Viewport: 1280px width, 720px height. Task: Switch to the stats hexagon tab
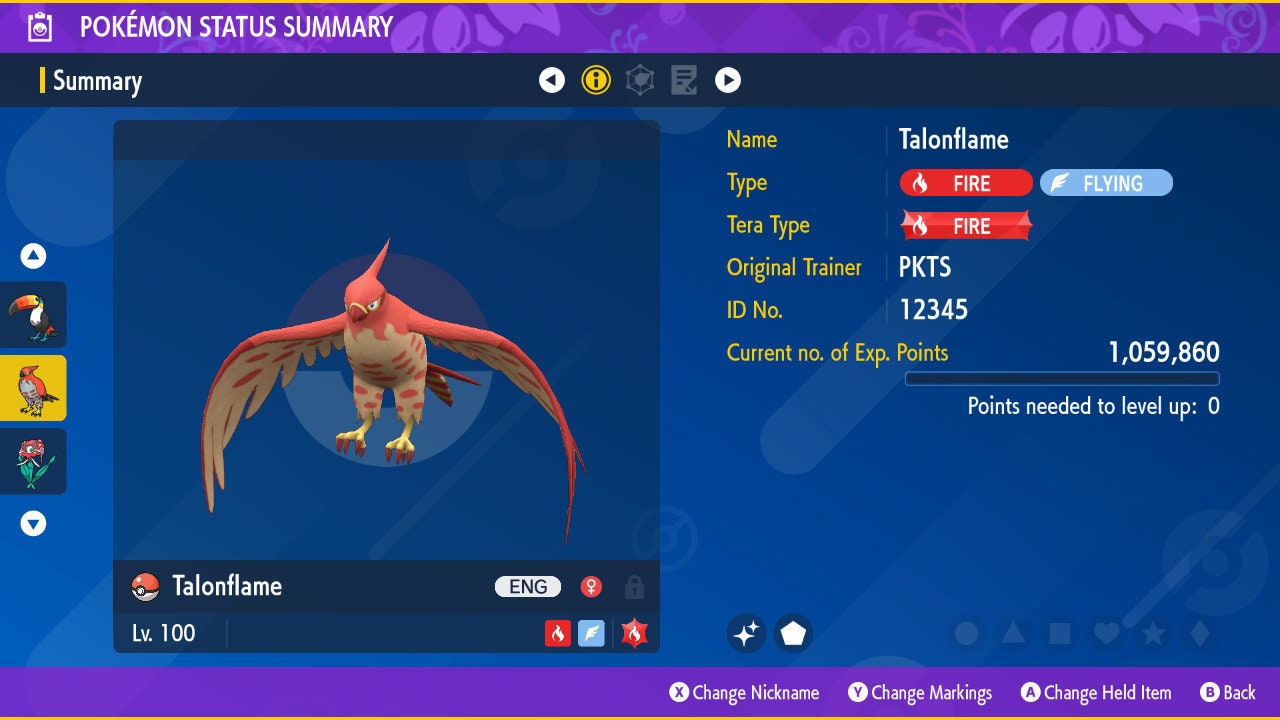640,80
